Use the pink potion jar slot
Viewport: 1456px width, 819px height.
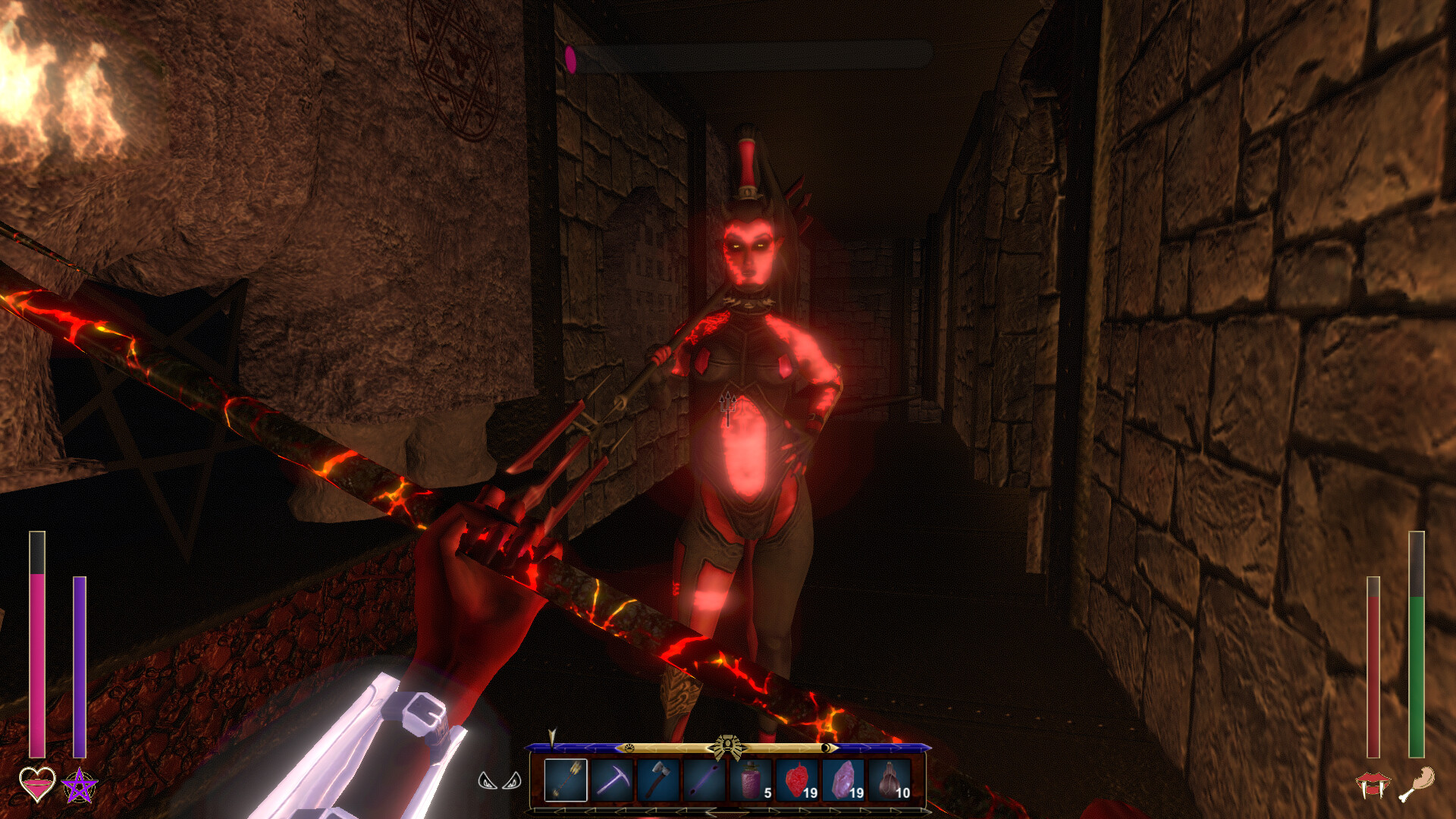pos(751,779)
